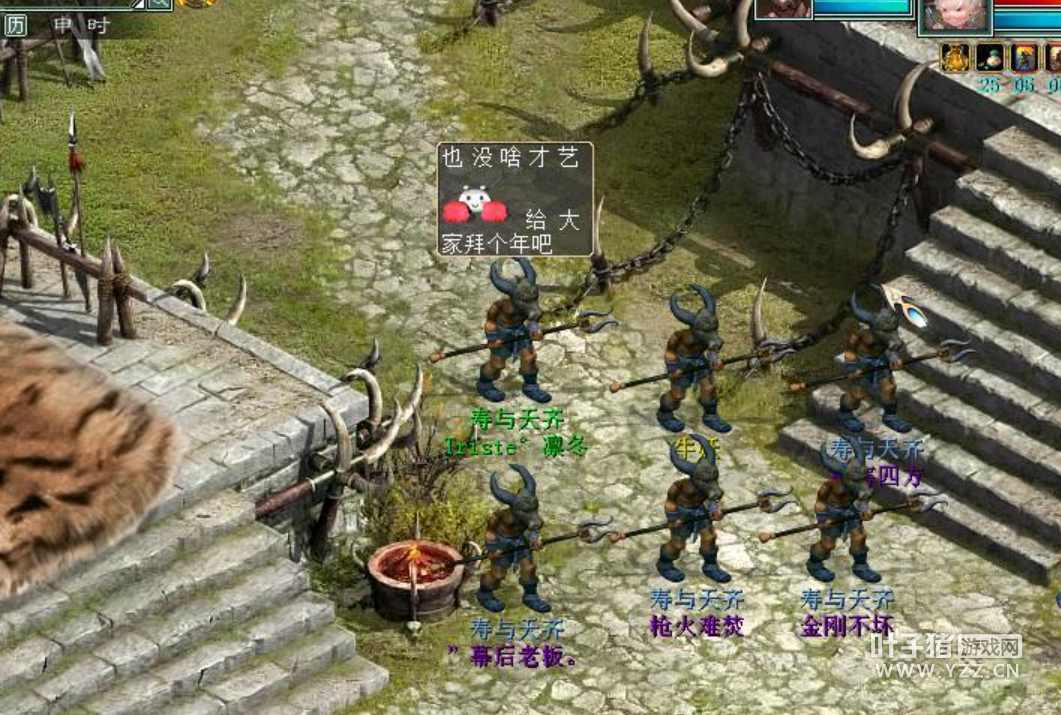
Task: Click the buff icon showing colored orbs
Action: click(990, 58)
